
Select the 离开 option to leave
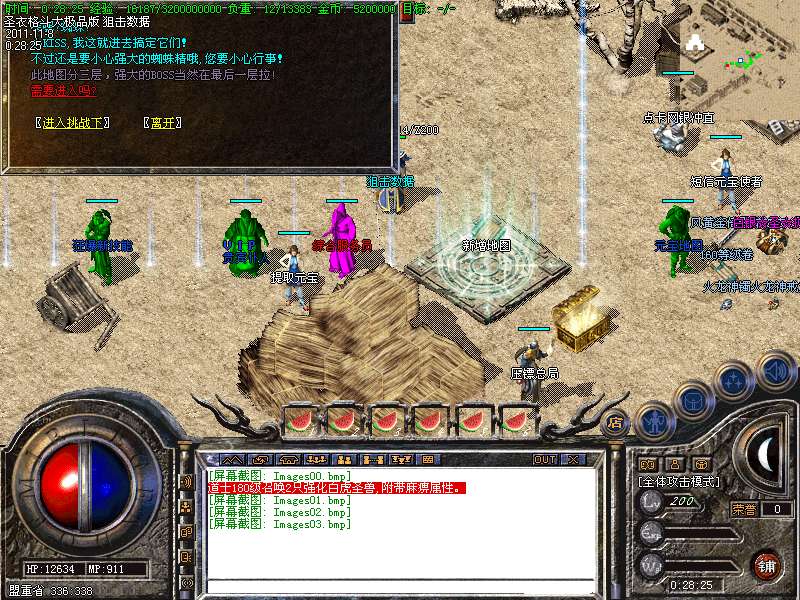coord(162,122)
